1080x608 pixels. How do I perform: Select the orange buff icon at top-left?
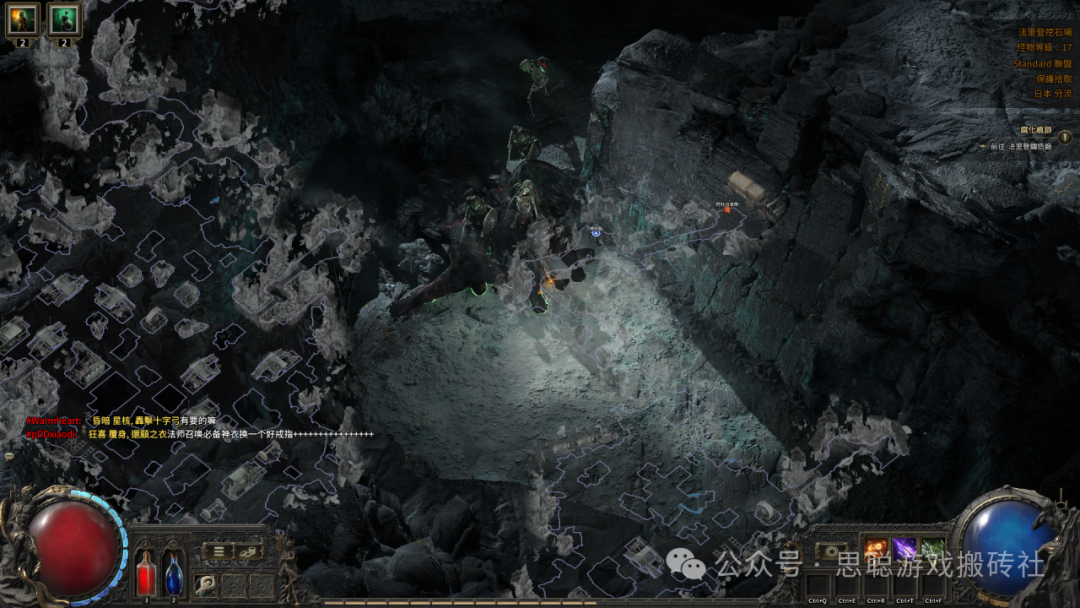(22, 18)
